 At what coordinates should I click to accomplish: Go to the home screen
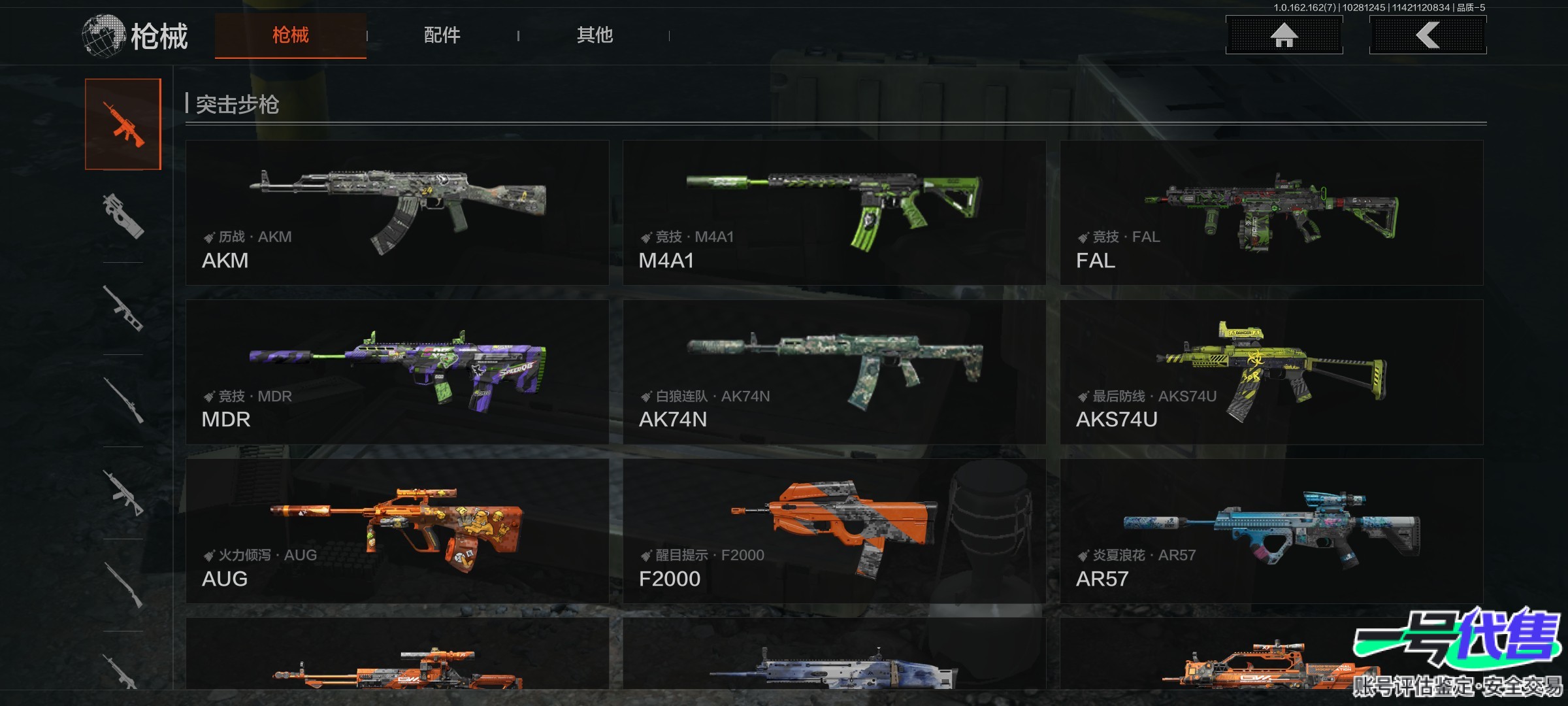[1284, 35]
